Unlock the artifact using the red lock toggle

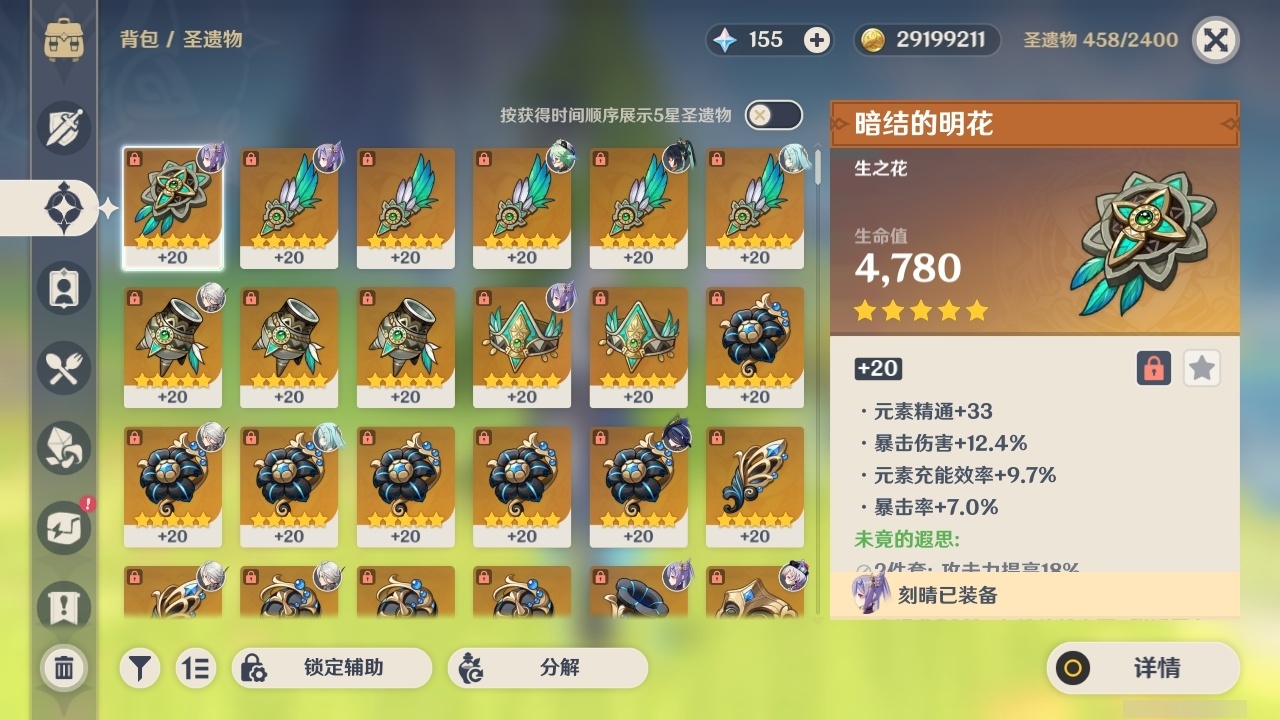pyautogui.click(x=1152, y=368)
